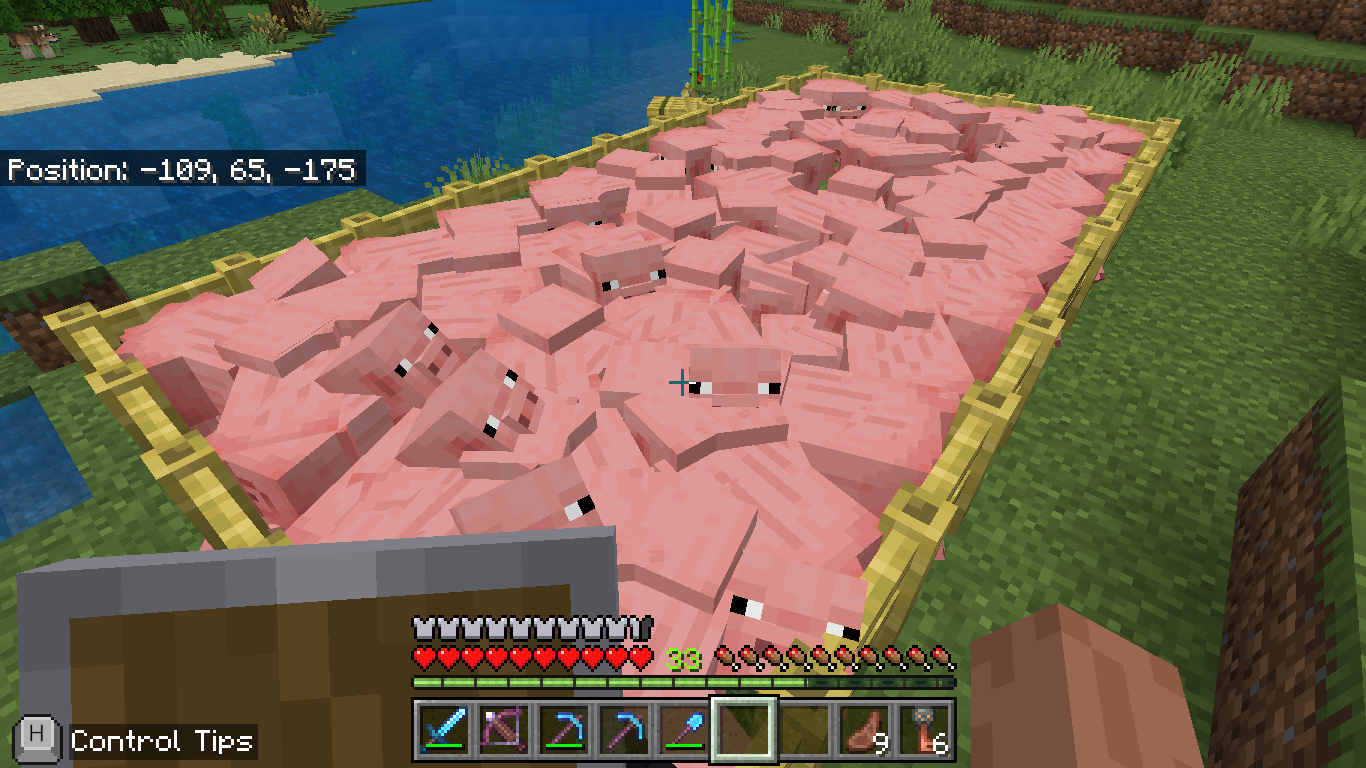The image size is (1366, 768).
Task: Select the enchanted diamond sword in the hotbar
Action: point(442,730)
